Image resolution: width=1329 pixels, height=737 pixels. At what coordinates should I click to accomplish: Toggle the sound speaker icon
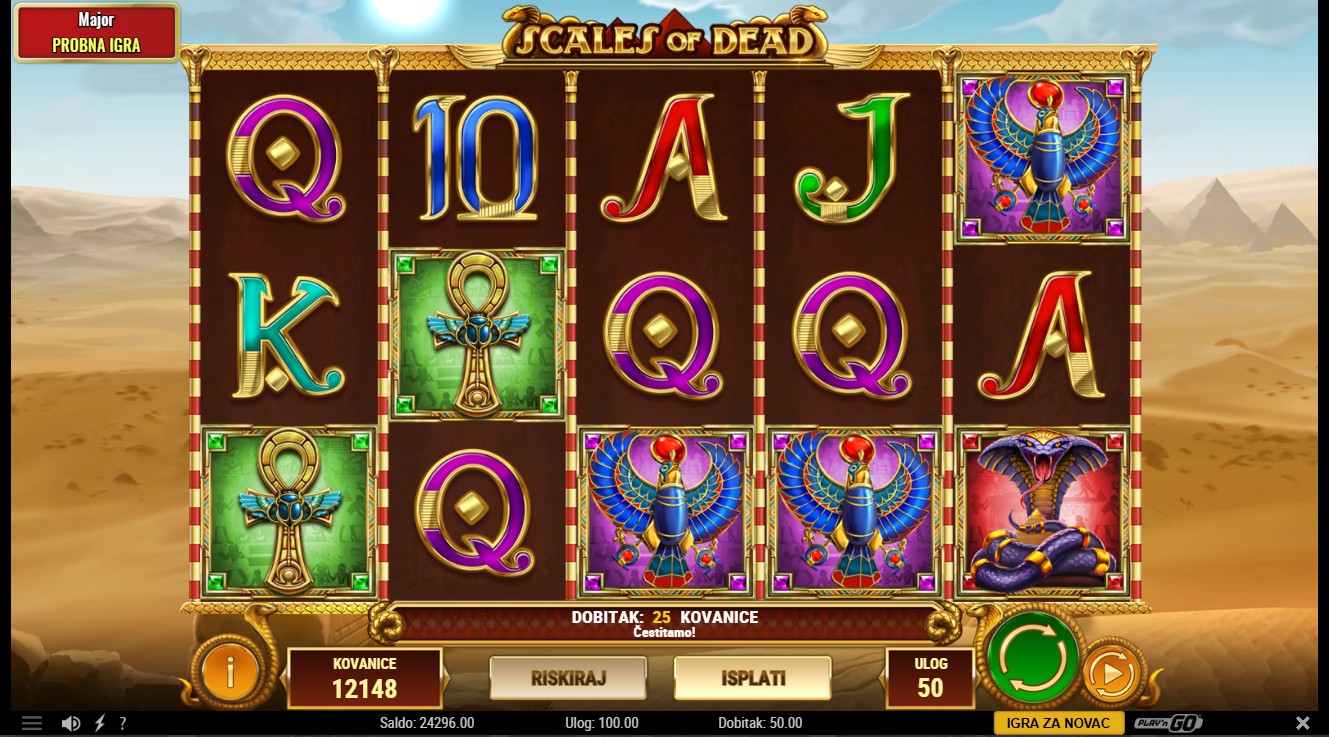[71, 723]
